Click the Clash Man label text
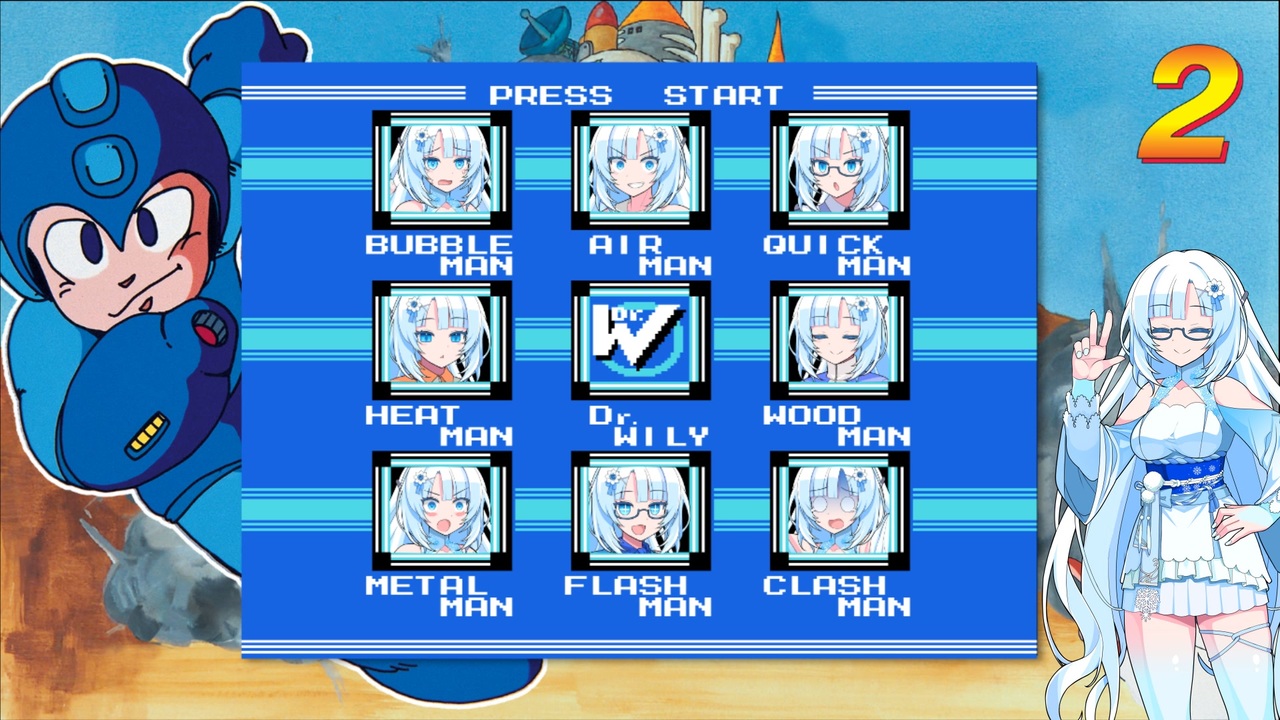The width and height of the screenshot is (1280, 720). [x=840, y=595]
